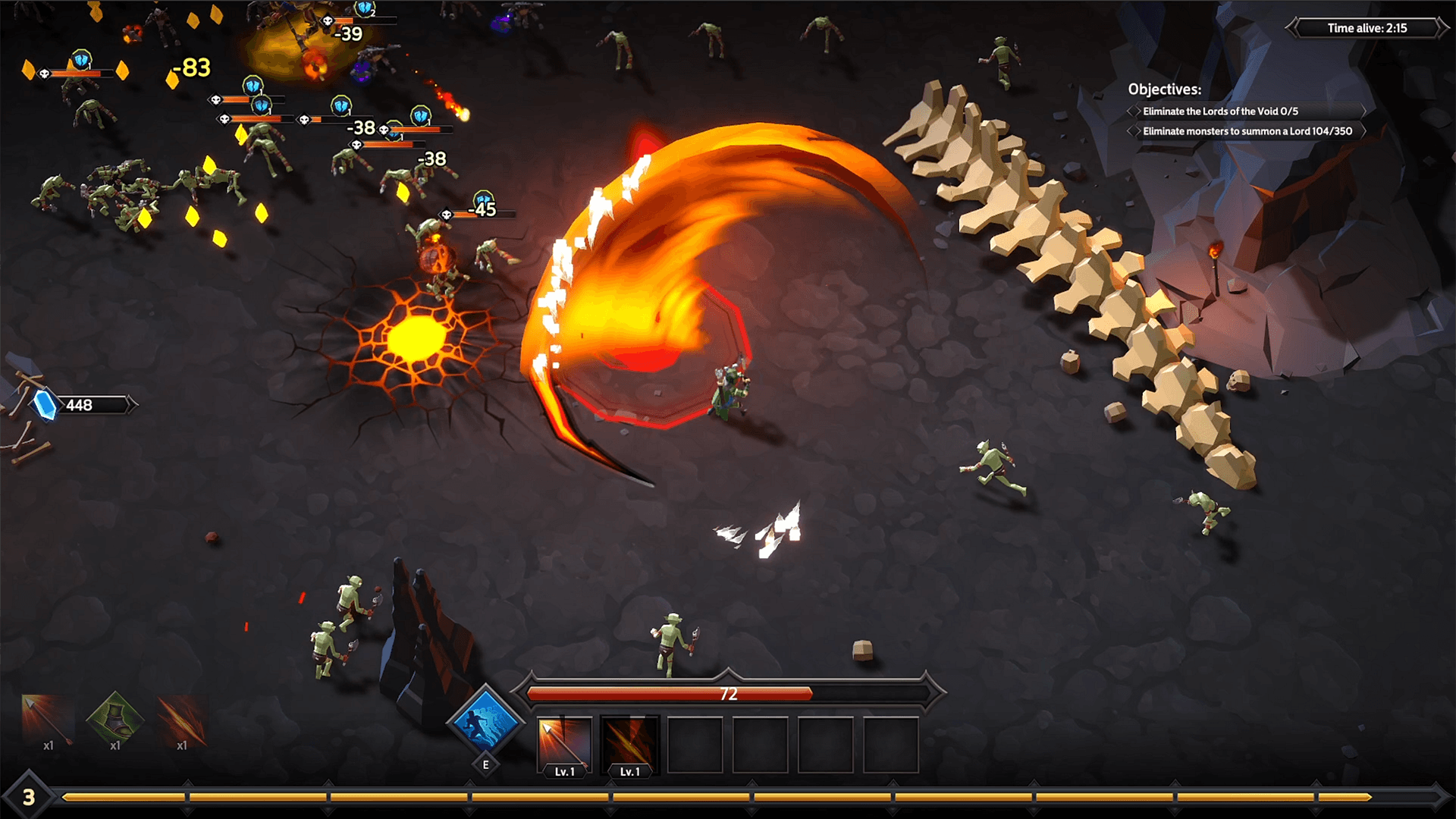Expand the summon a Lord objective chevron

(x=1363, y=130)
